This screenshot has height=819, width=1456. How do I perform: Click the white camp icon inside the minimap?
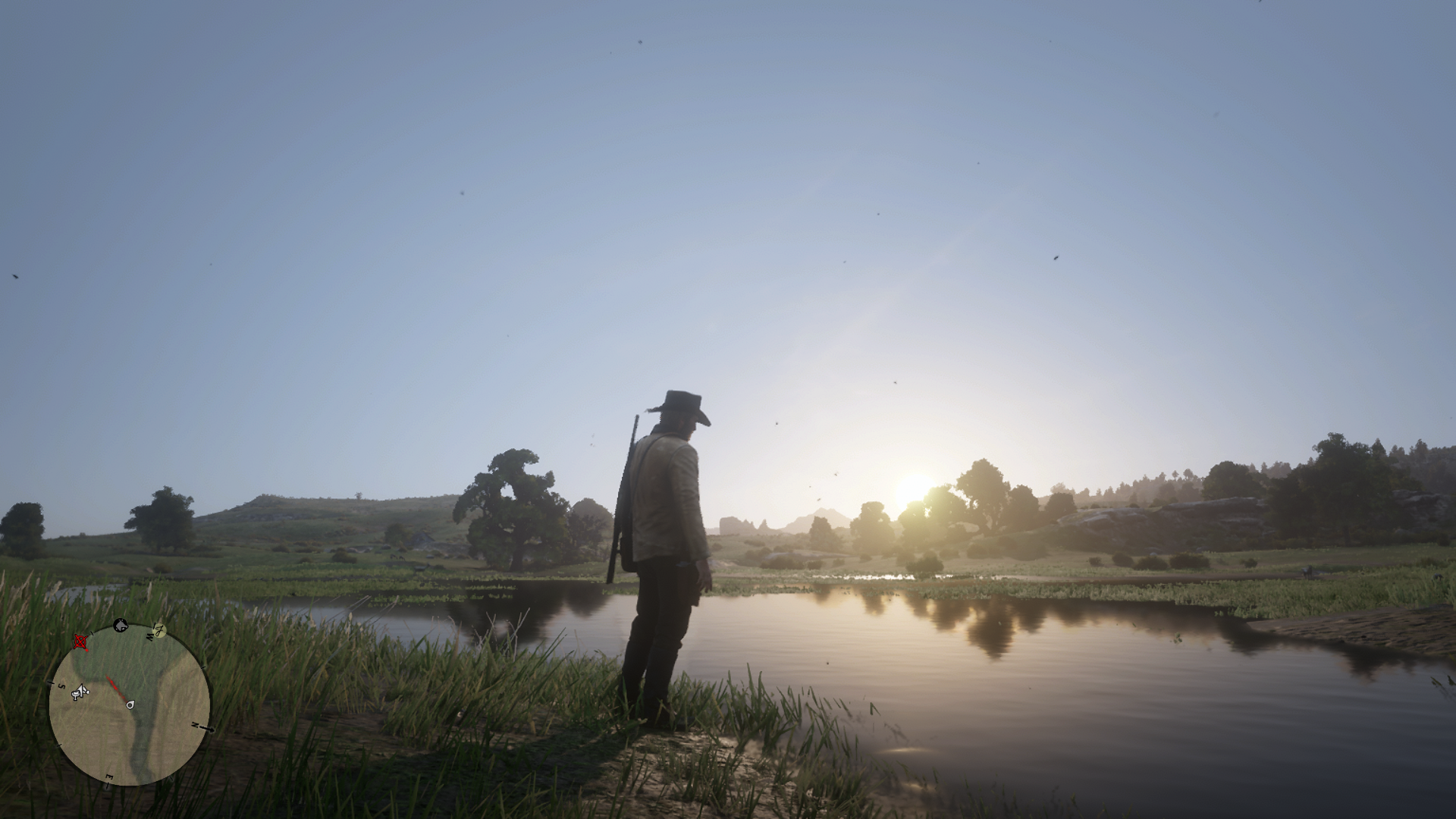[x=80, y=692]
